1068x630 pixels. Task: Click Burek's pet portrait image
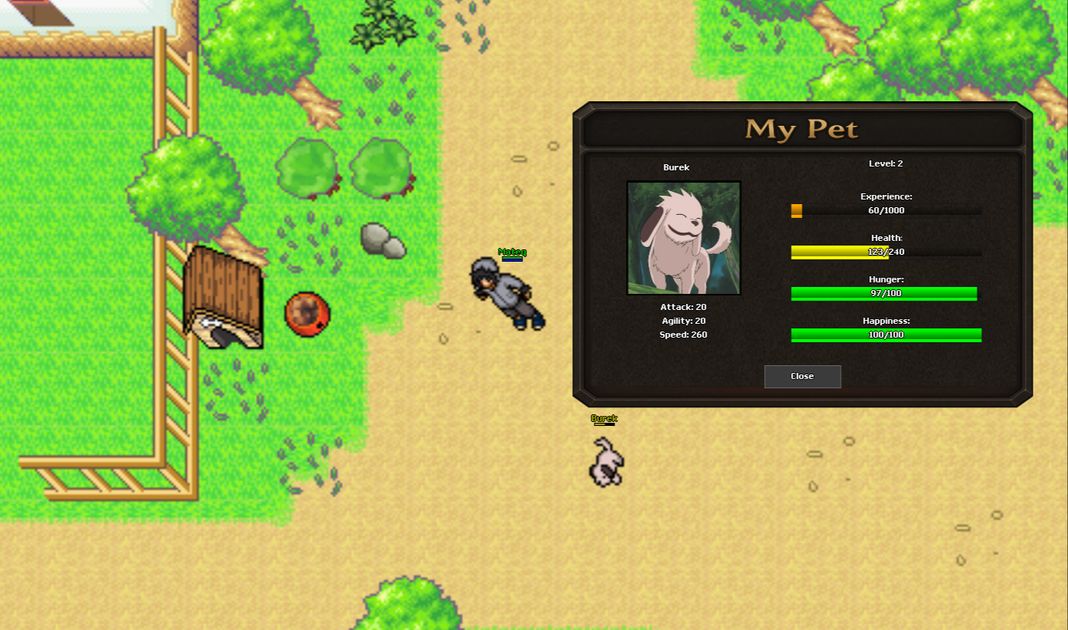tap(684, 238)
